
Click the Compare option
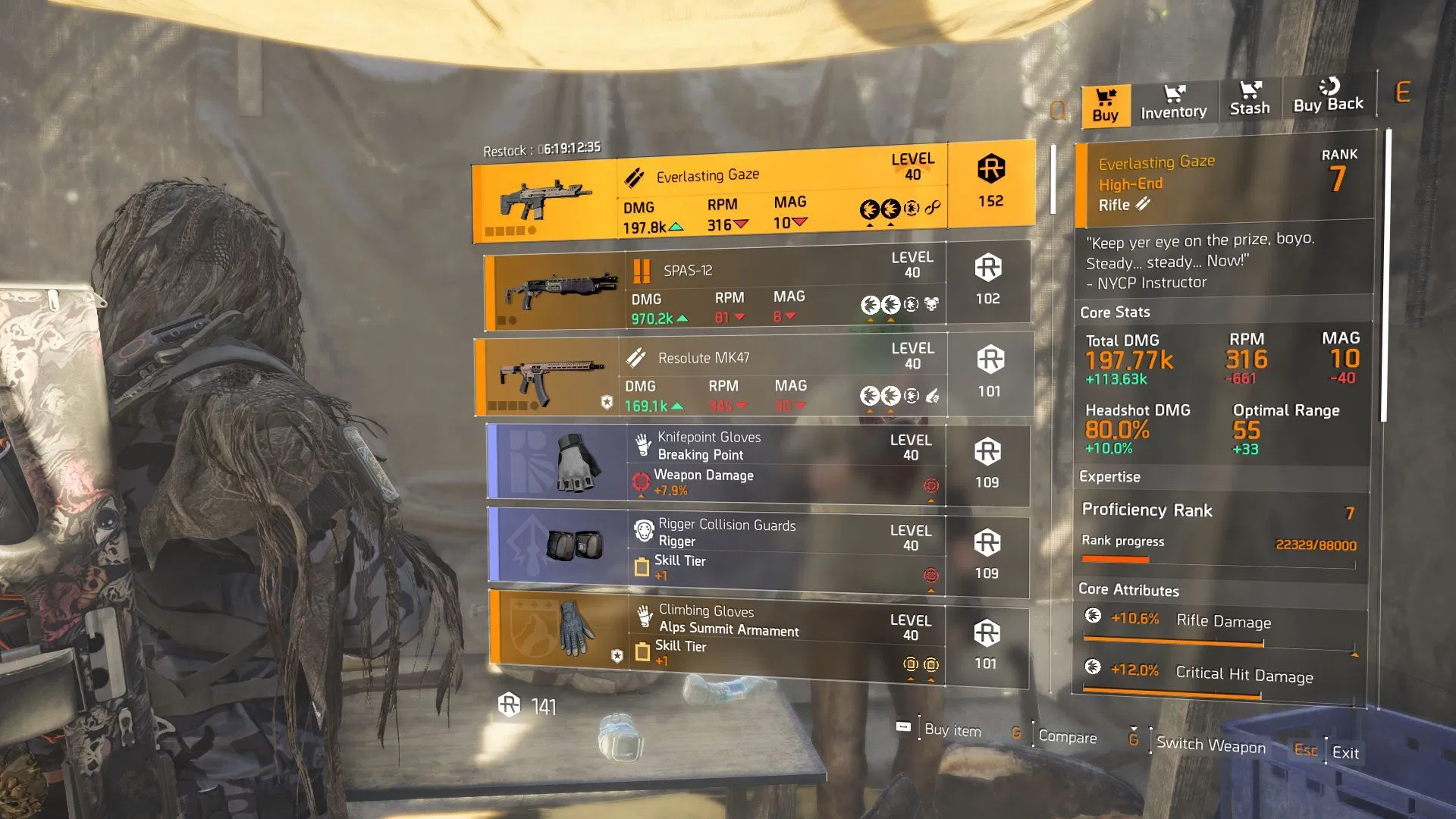pyautogui.click(x=1066, y=736)
